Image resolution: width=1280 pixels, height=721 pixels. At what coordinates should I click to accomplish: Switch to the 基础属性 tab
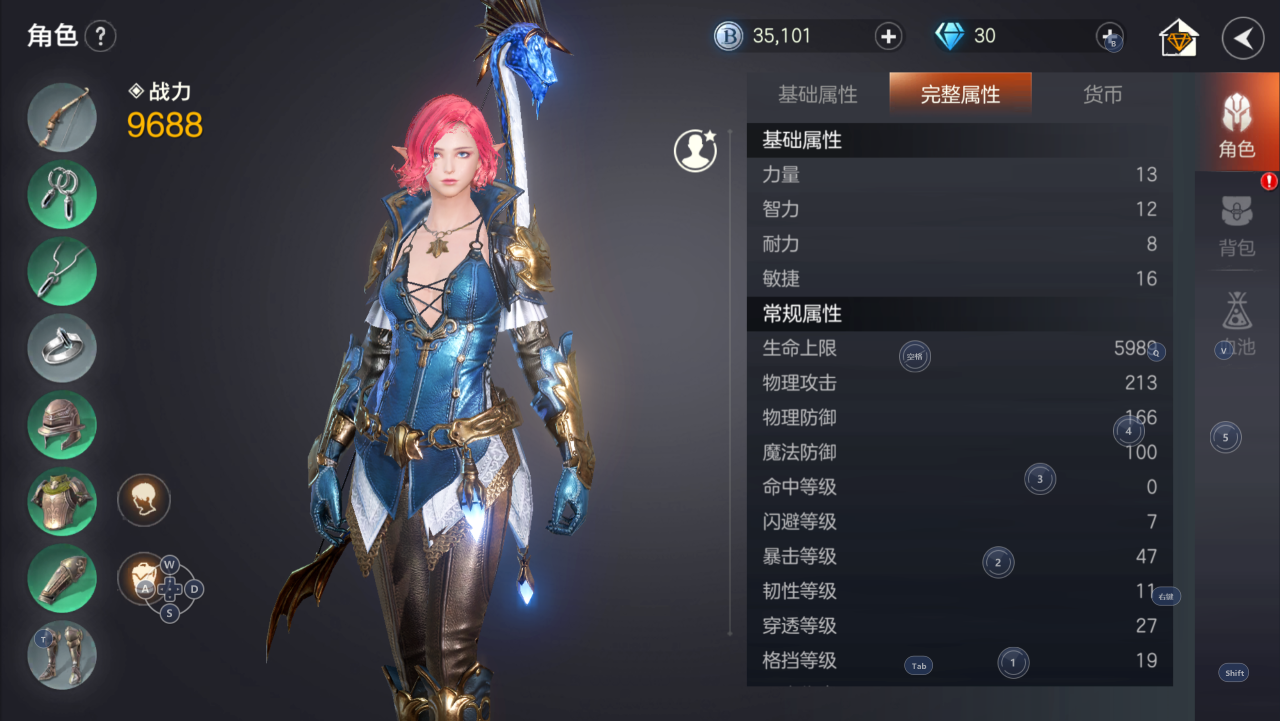click(818, 95)
